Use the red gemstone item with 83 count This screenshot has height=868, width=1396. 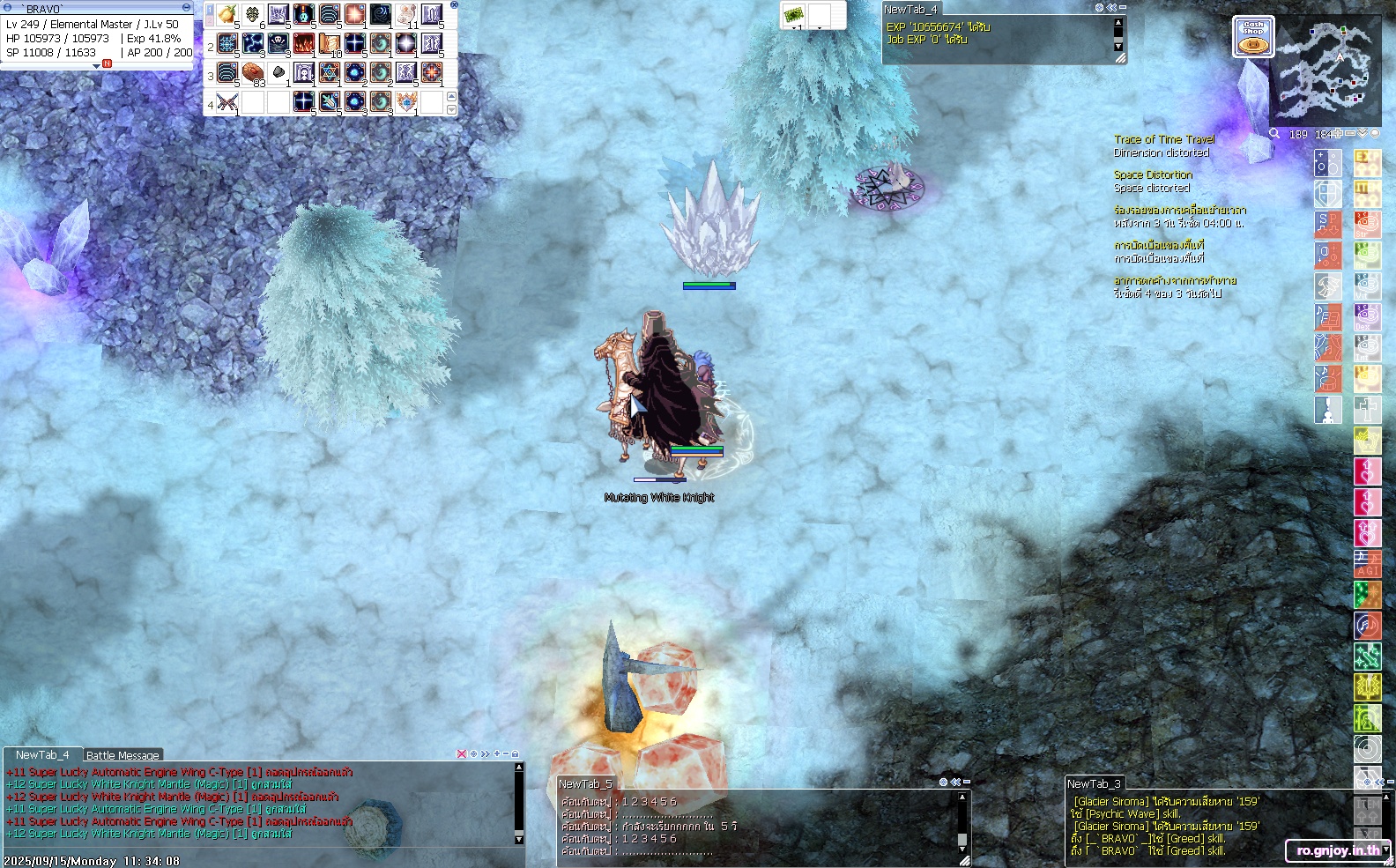[253, 72]
